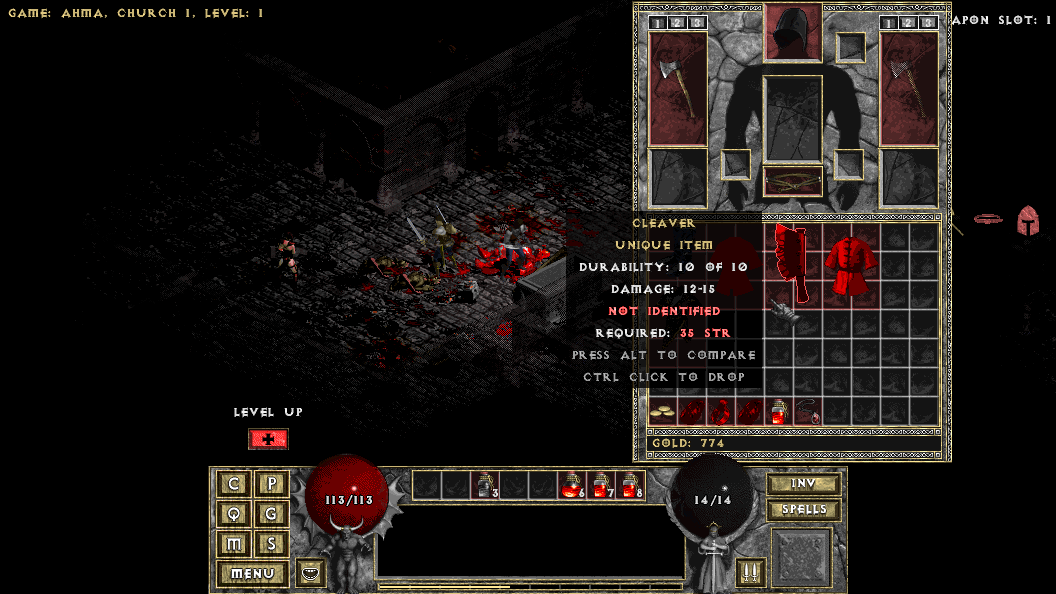The height and width of the screenshot is (594, 1056).
Task: Select the red robe in the inventory
Action: (x=851, y=266)
